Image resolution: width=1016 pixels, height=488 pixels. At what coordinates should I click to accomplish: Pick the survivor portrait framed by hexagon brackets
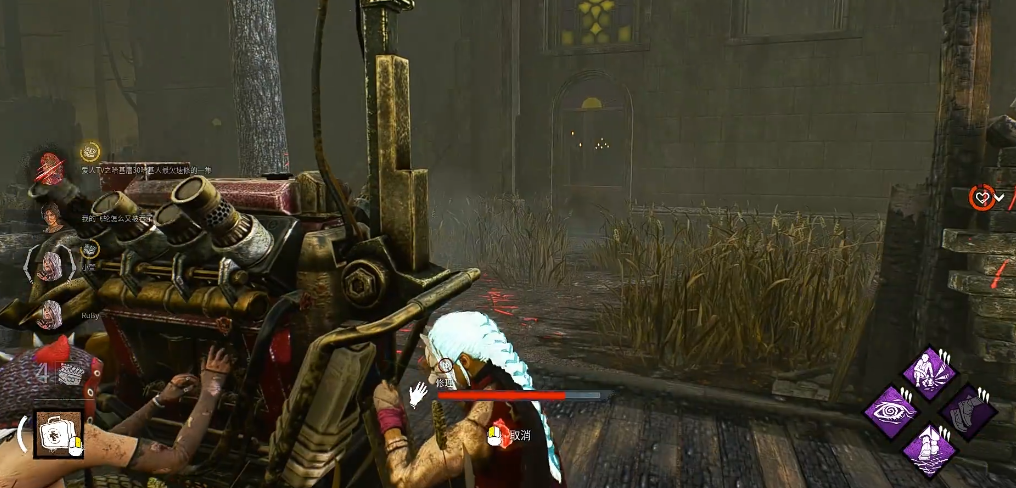coord(50,266)
